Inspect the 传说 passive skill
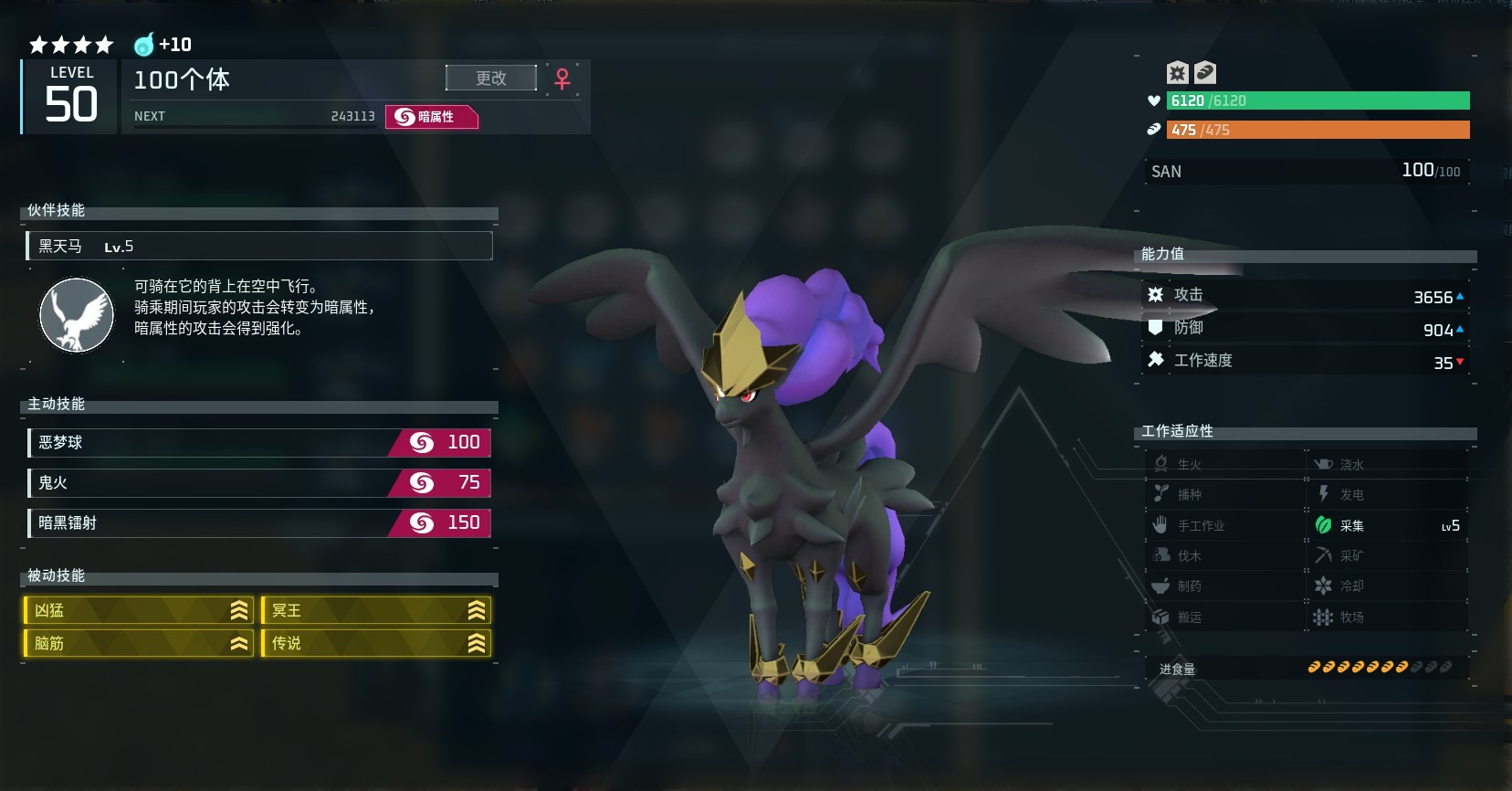This screenshot has width=1512, height=791. [x=376, y=643]
